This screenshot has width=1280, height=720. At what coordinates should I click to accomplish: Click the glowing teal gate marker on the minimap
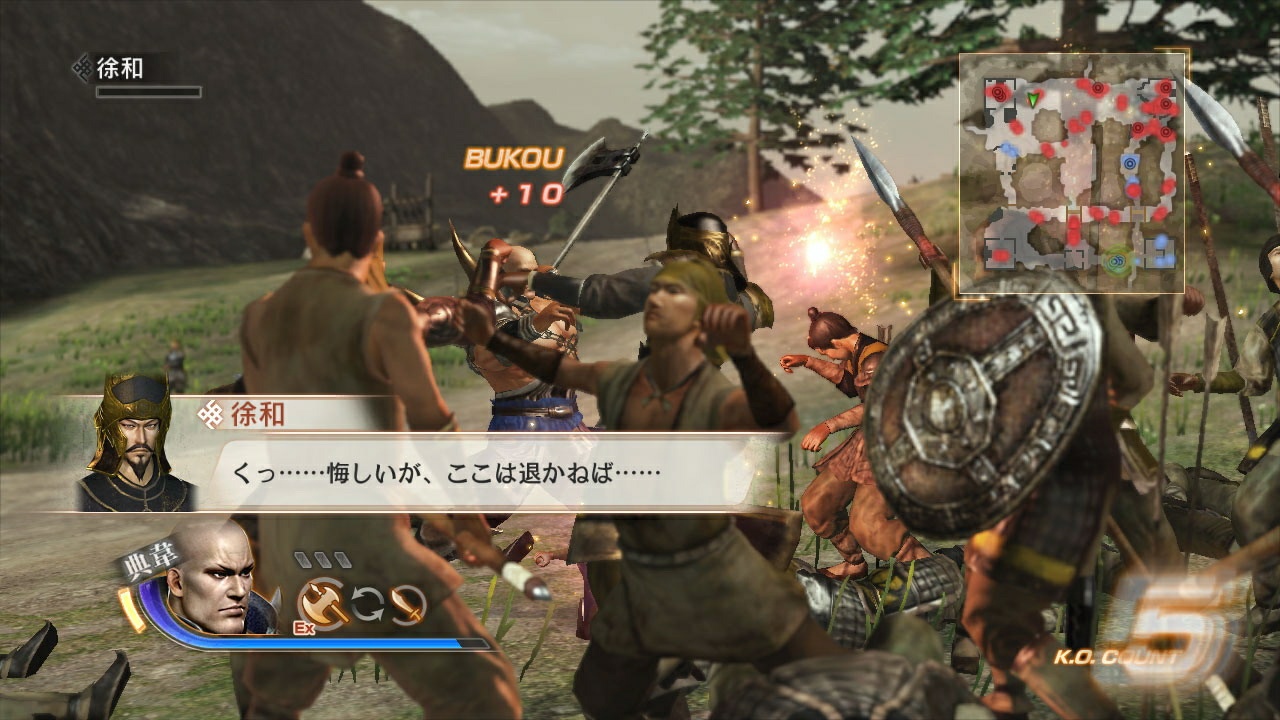pyautogui.click(x=1115, y=260)
